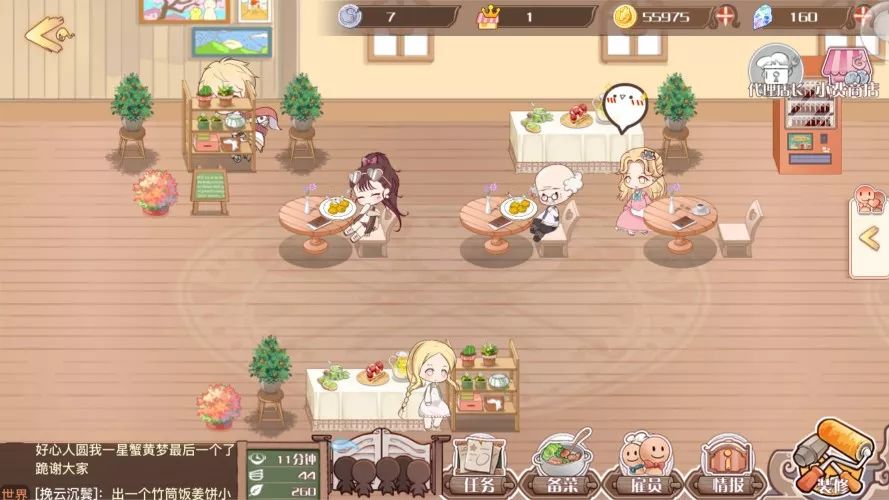Image resolution: width=889 pixels, height=500 pixels.
Task: Open the 备菜 (food prep) menu
Action: (565, 465)
